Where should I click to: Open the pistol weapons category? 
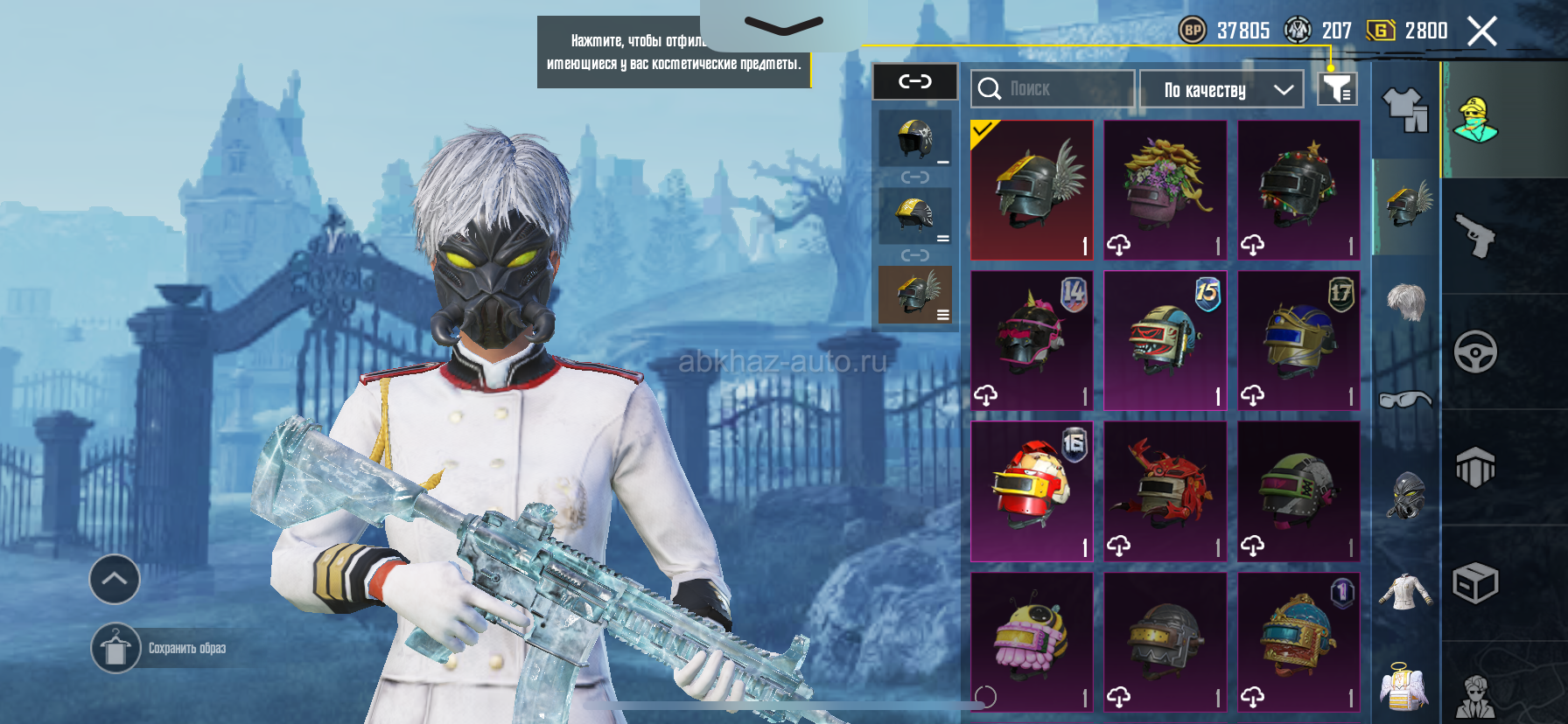[x=1475, y=234]
